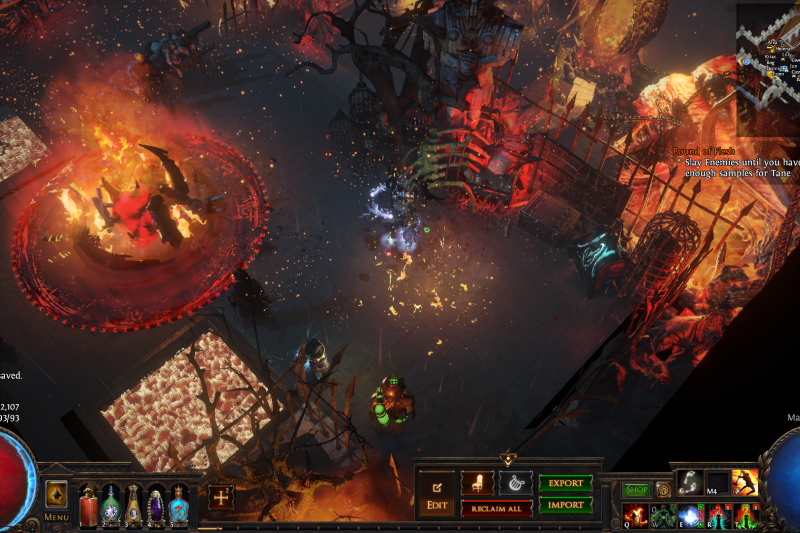Image resolution: width=800 pixels, height=533 pixels.
Task: Open the harp hideout music button
Action: [x=516, y=483]
